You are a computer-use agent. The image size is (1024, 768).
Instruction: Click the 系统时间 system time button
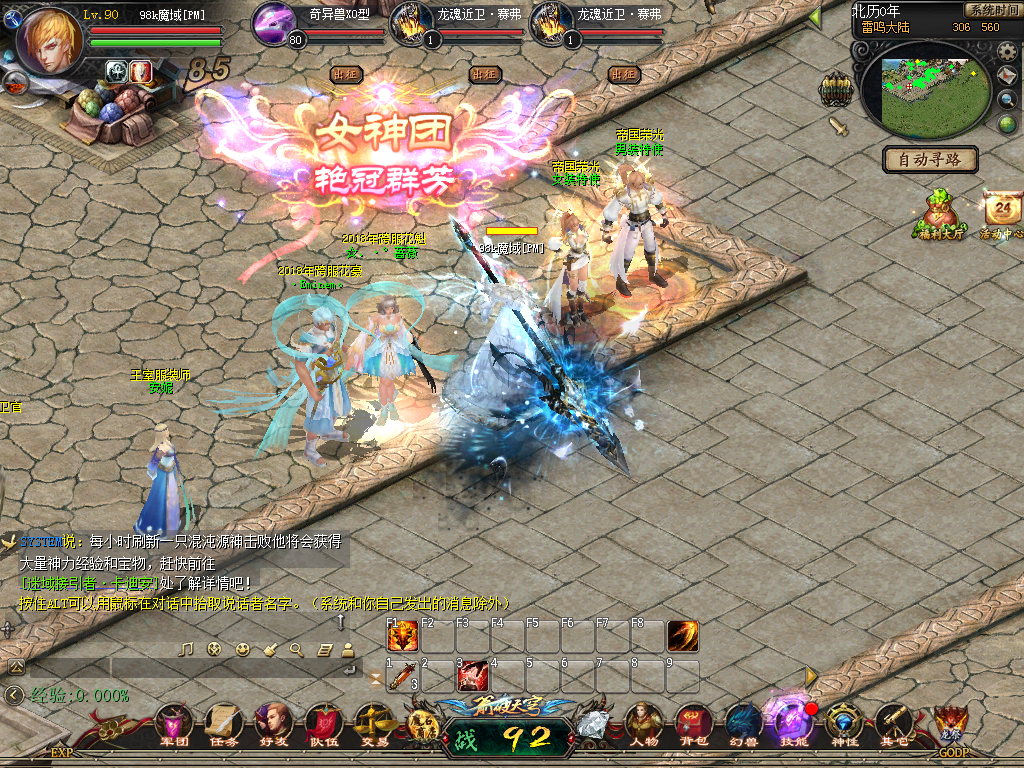[x=991, y=9]
